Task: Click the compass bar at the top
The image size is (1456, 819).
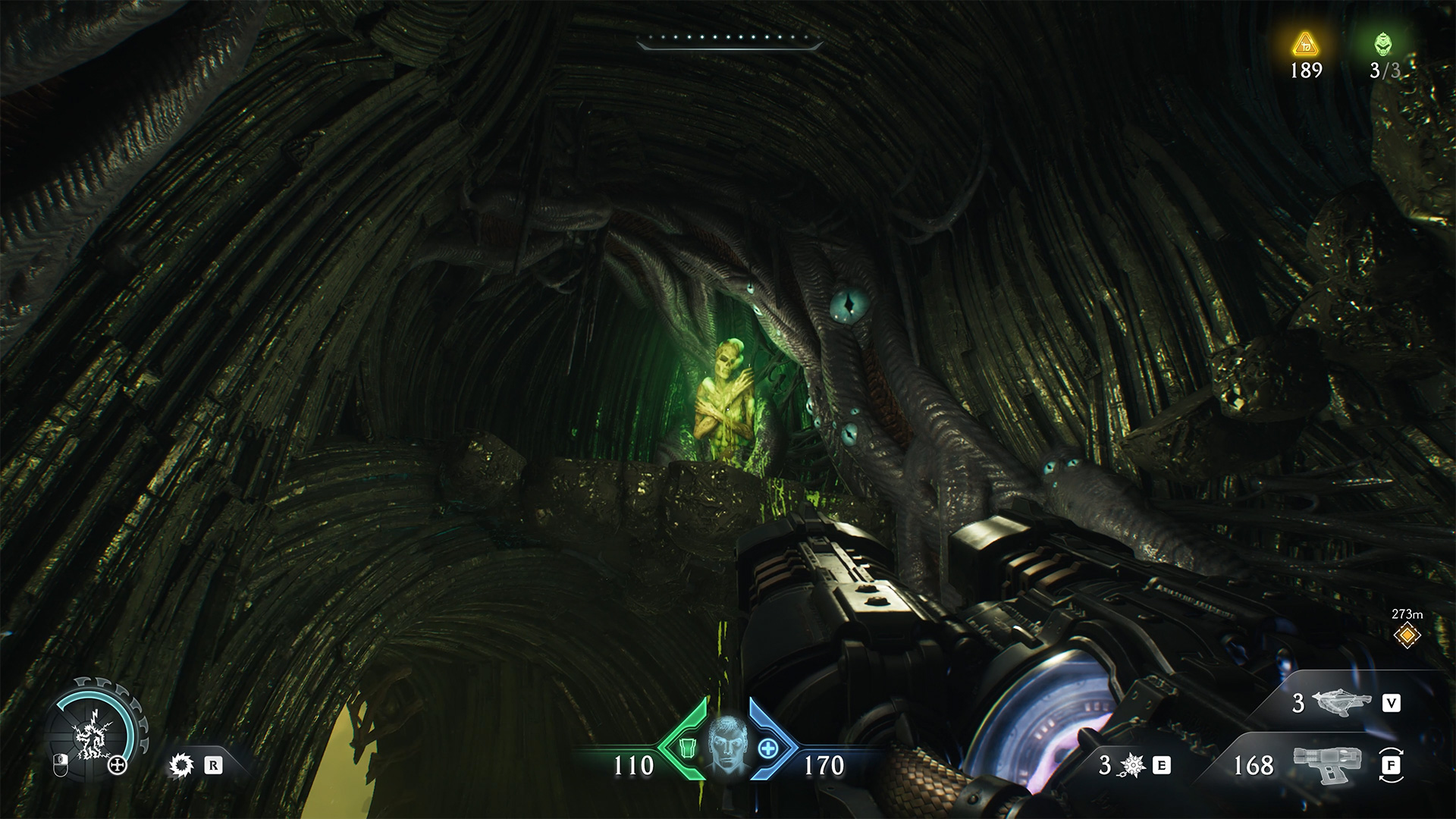Action: 730,41
